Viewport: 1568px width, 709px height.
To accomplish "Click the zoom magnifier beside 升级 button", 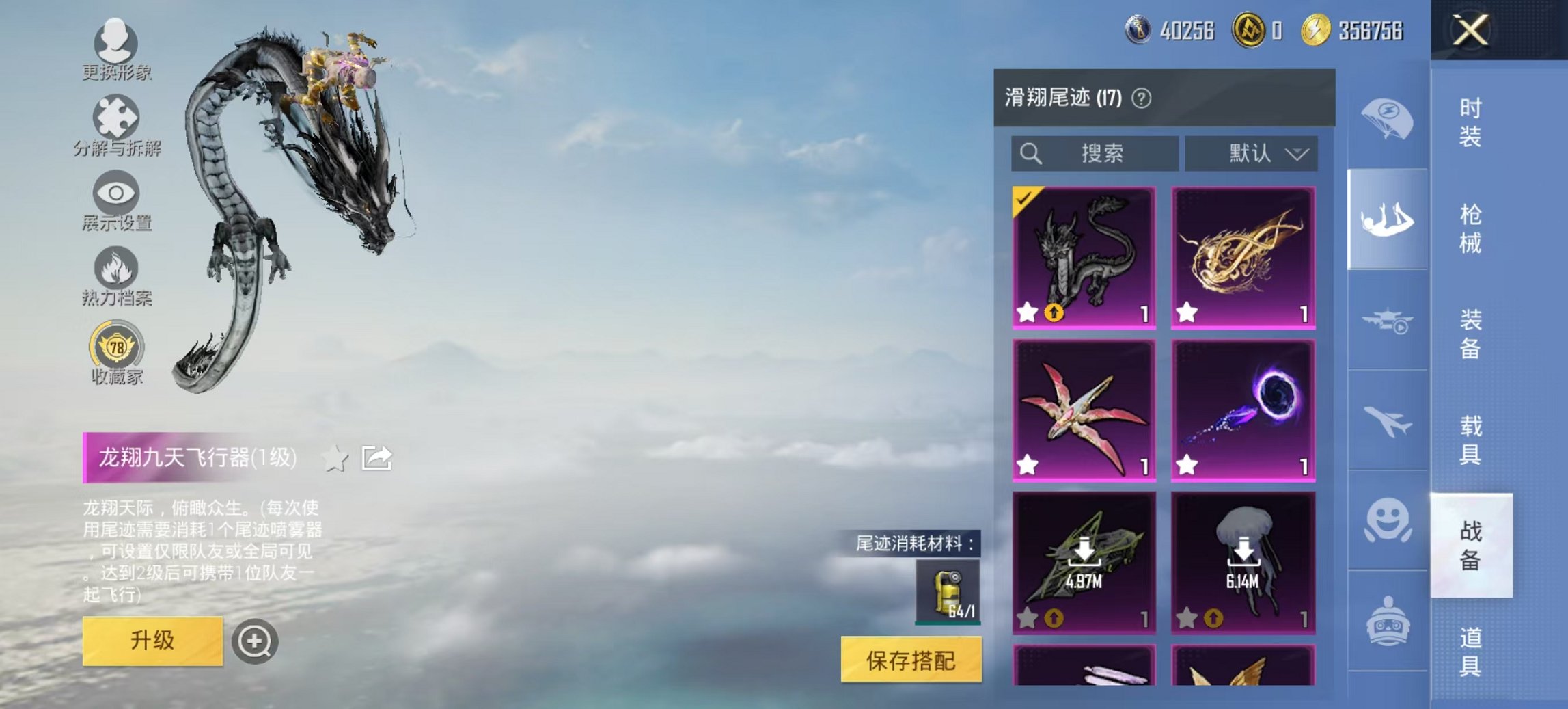I will 256,642.
